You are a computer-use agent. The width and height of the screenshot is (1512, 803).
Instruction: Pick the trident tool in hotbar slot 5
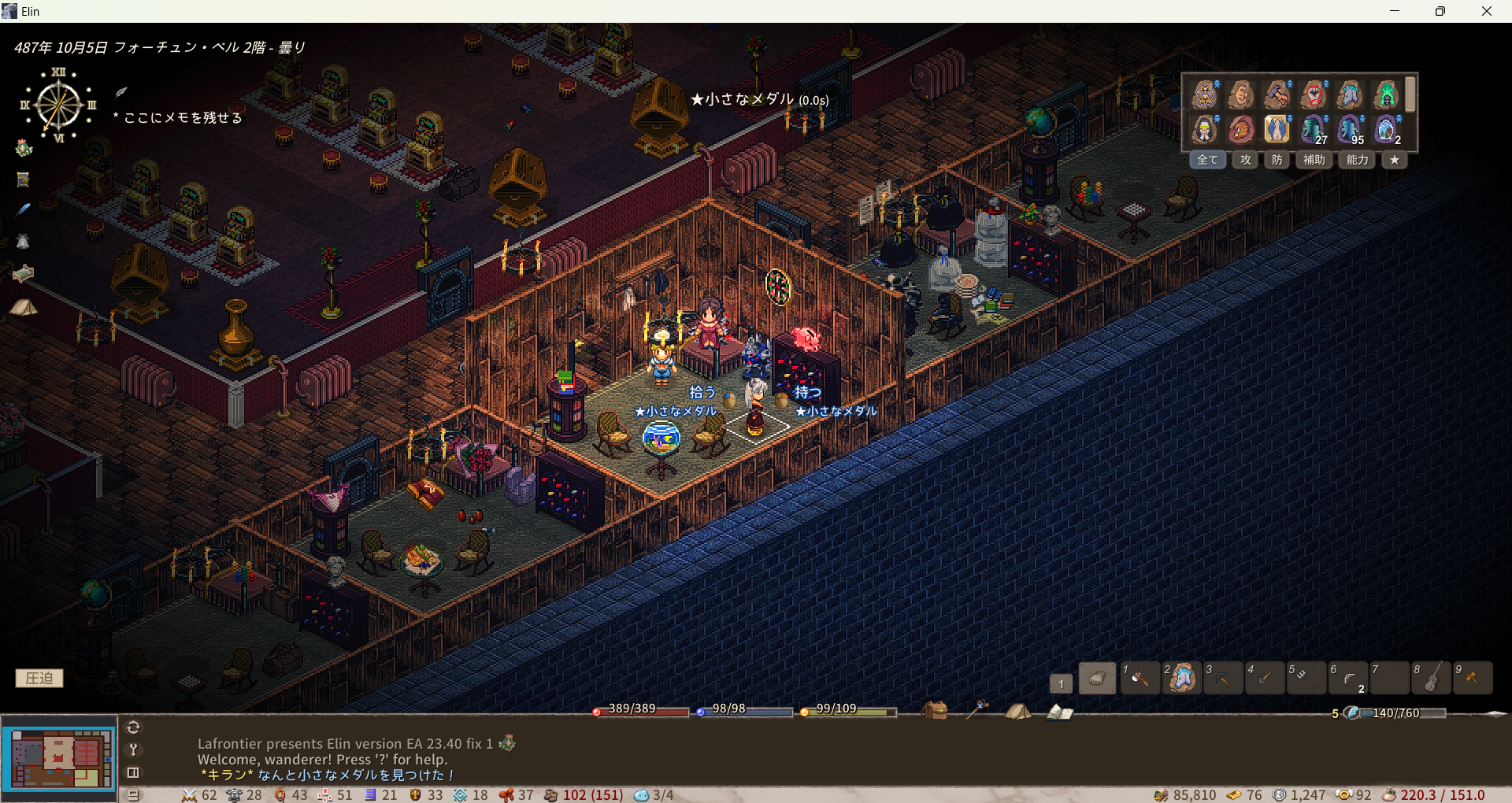(1306, 678)
